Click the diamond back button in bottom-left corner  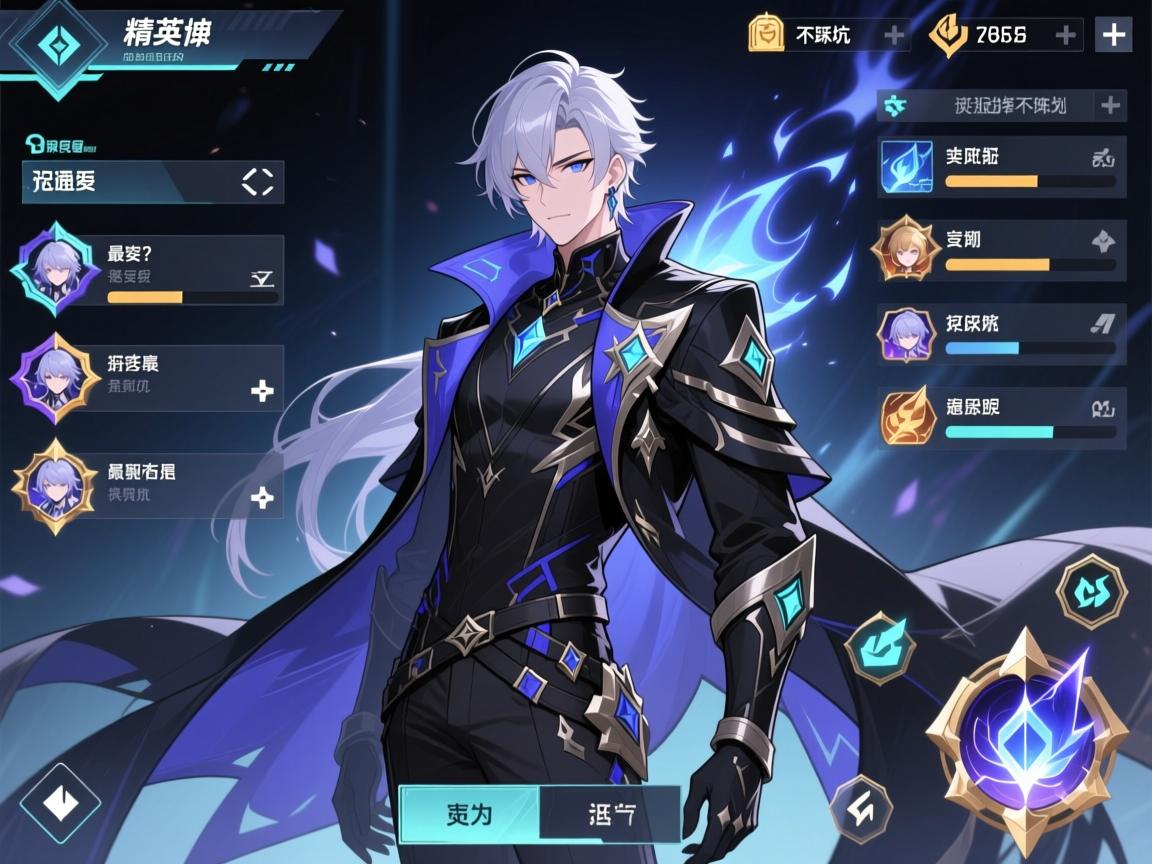60,803
